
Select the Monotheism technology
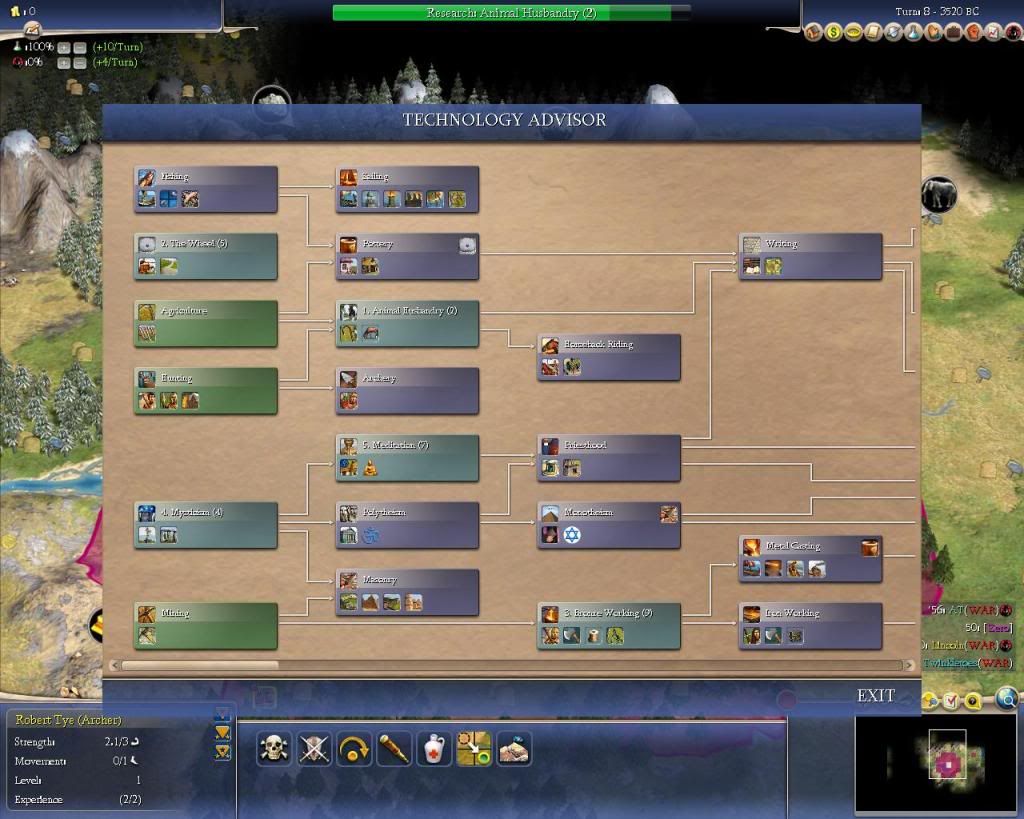609,525
